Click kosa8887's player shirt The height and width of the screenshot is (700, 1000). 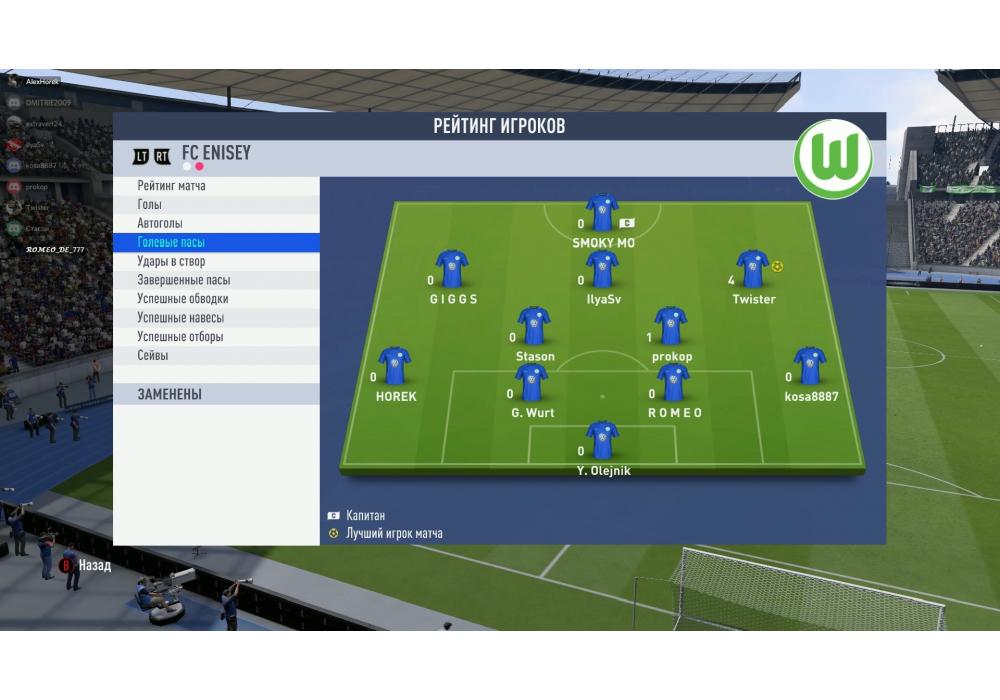coord(810,366)
